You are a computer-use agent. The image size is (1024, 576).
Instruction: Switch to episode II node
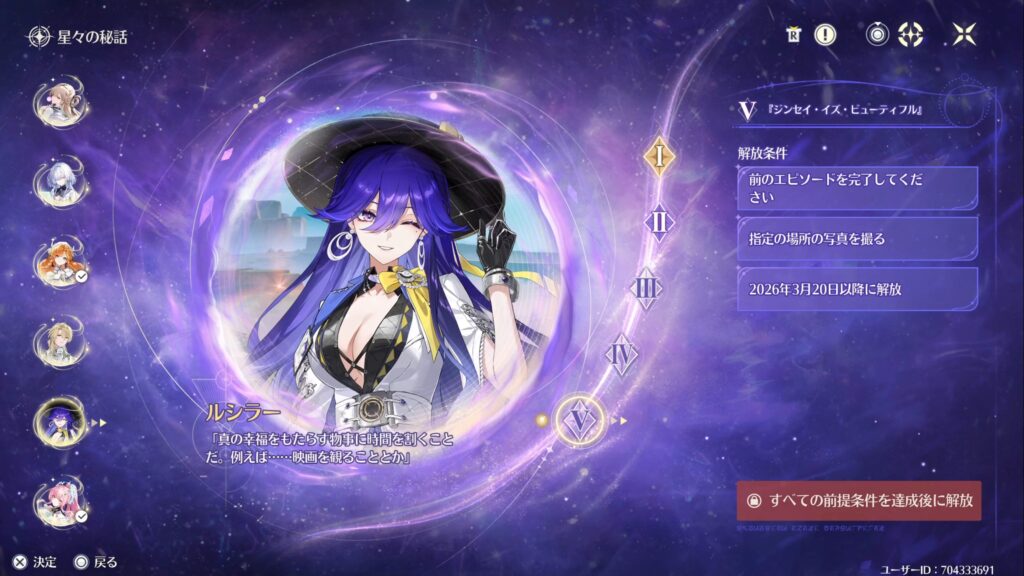[x=659, y=222]
